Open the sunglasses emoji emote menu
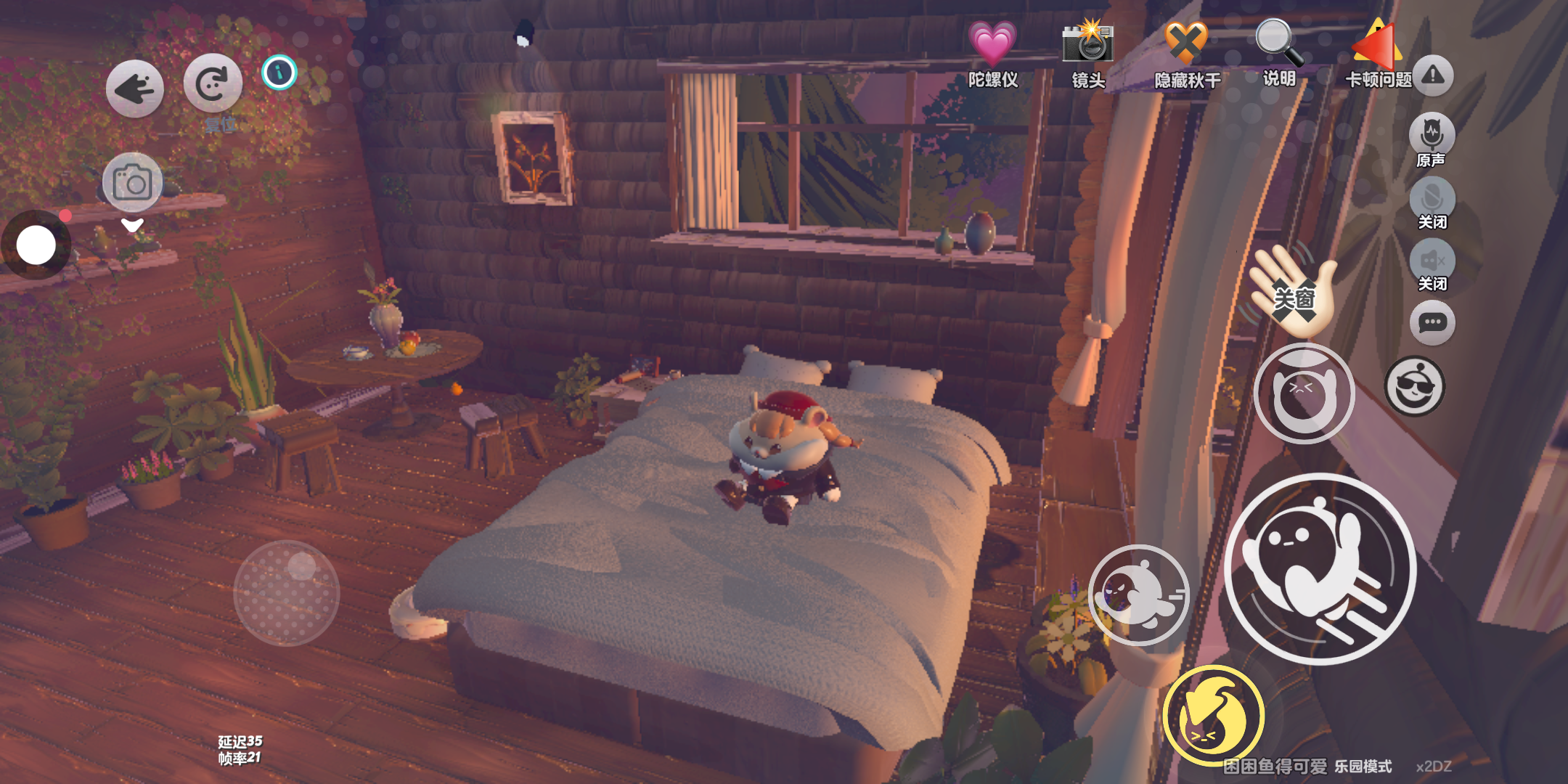The image size is (1568, 784). click(x=1414, y=386)
